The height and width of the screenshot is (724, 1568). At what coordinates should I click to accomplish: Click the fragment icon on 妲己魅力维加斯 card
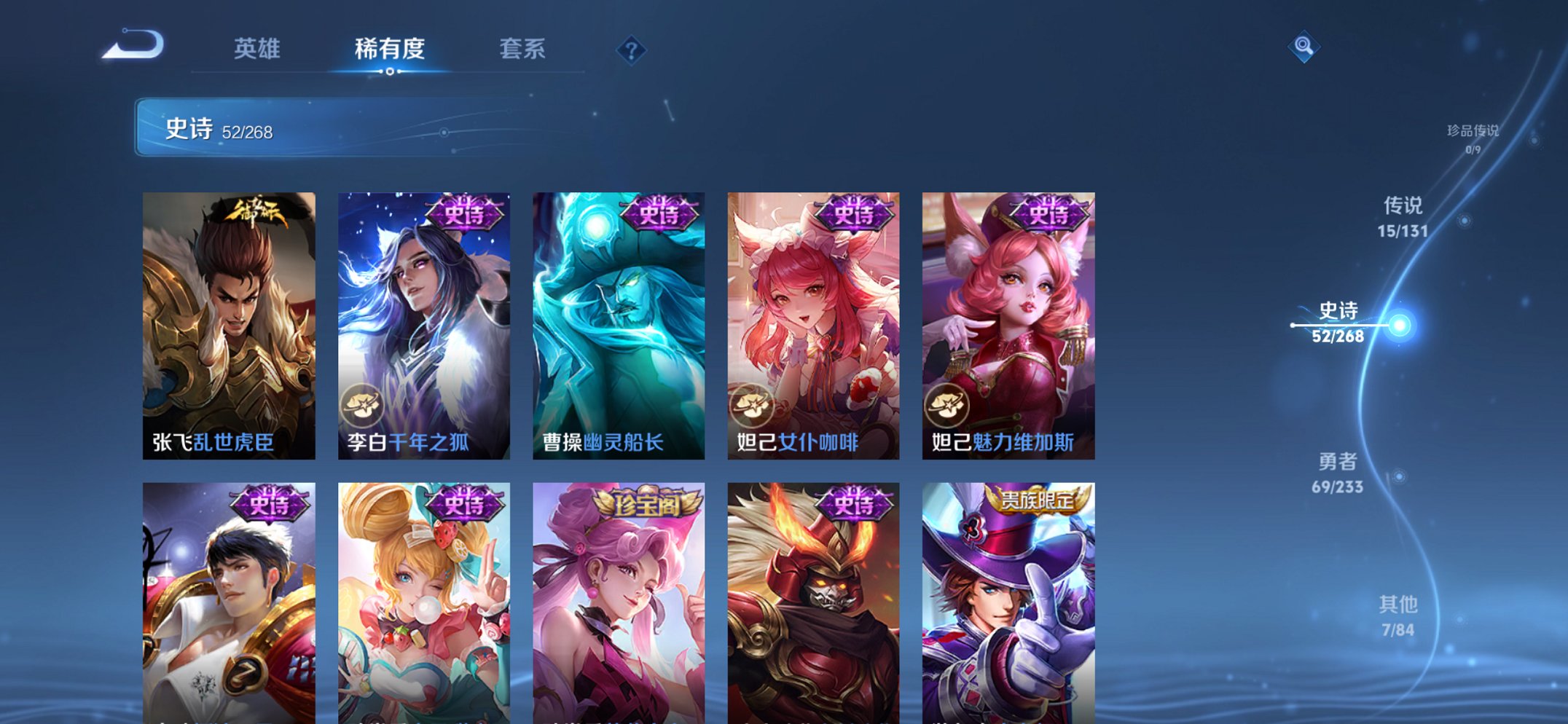coord(945,405)
